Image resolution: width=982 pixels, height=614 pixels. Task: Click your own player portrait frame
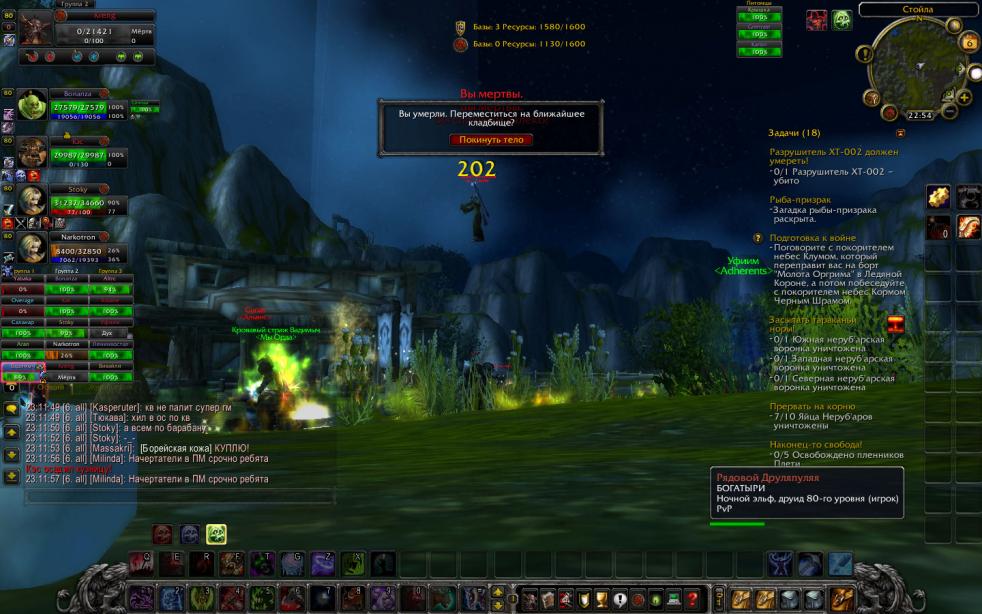[35, 28]
